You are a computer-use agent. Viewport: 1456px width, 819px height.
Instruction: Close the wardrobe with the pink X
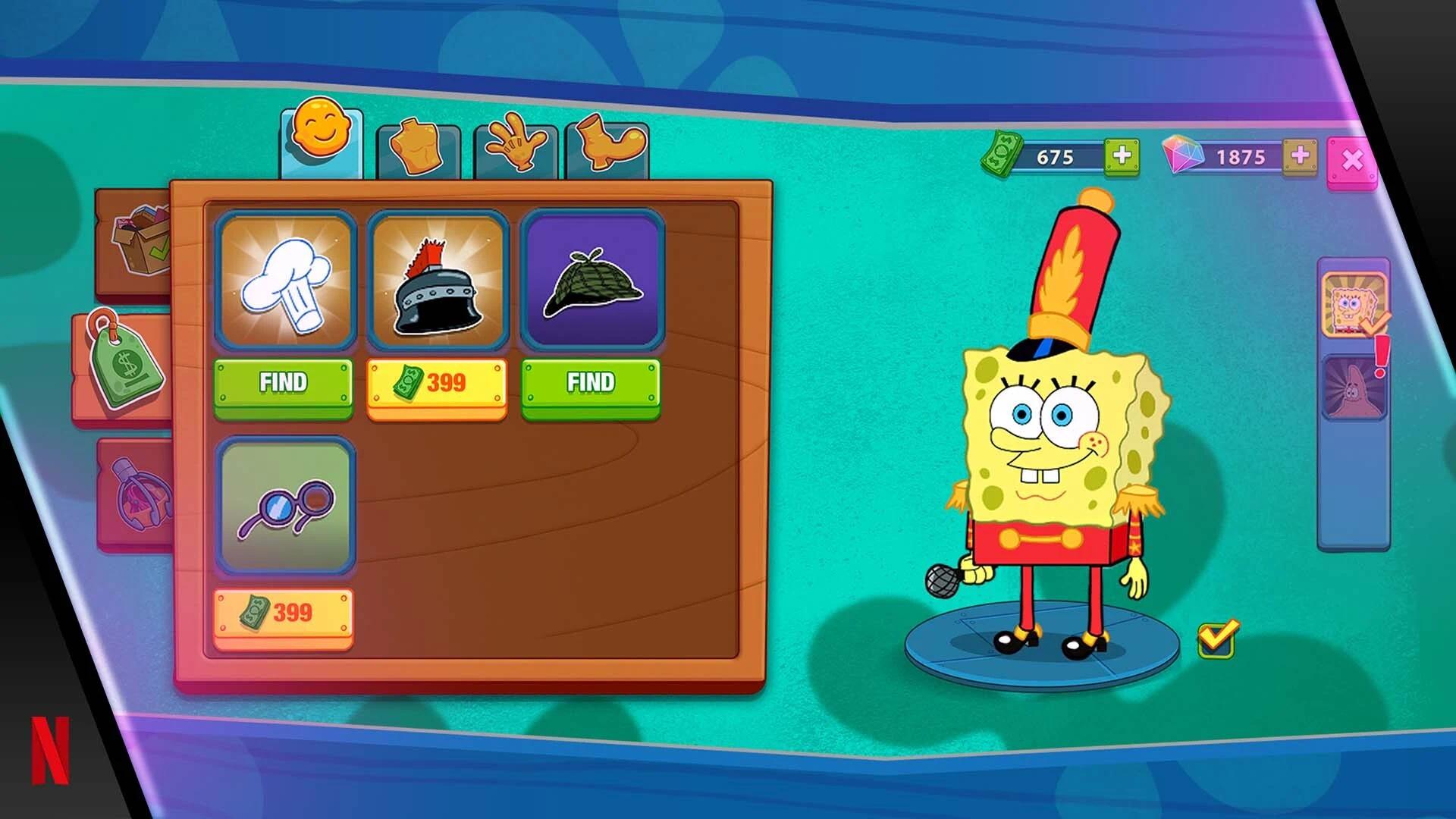pyautogui.click(x=1355, y=157)
